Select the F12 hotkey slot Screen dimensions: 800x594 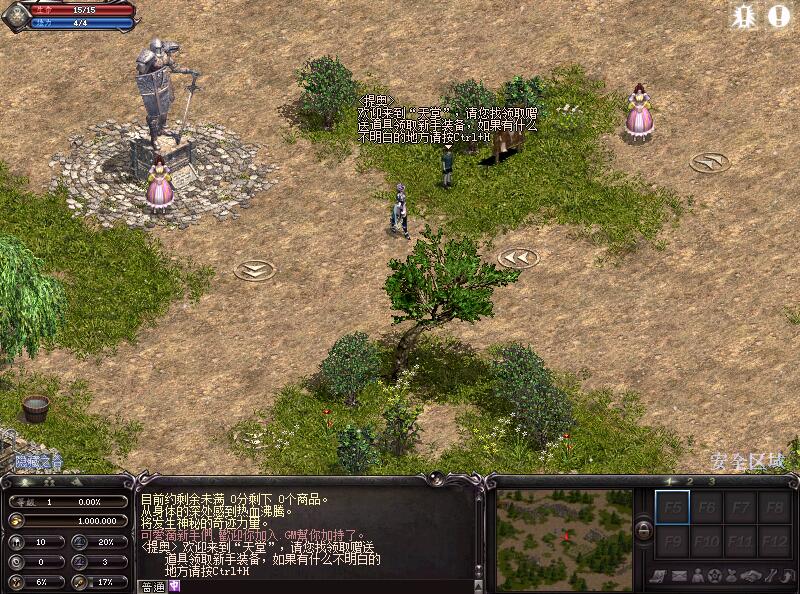click(x=773, y=542)
